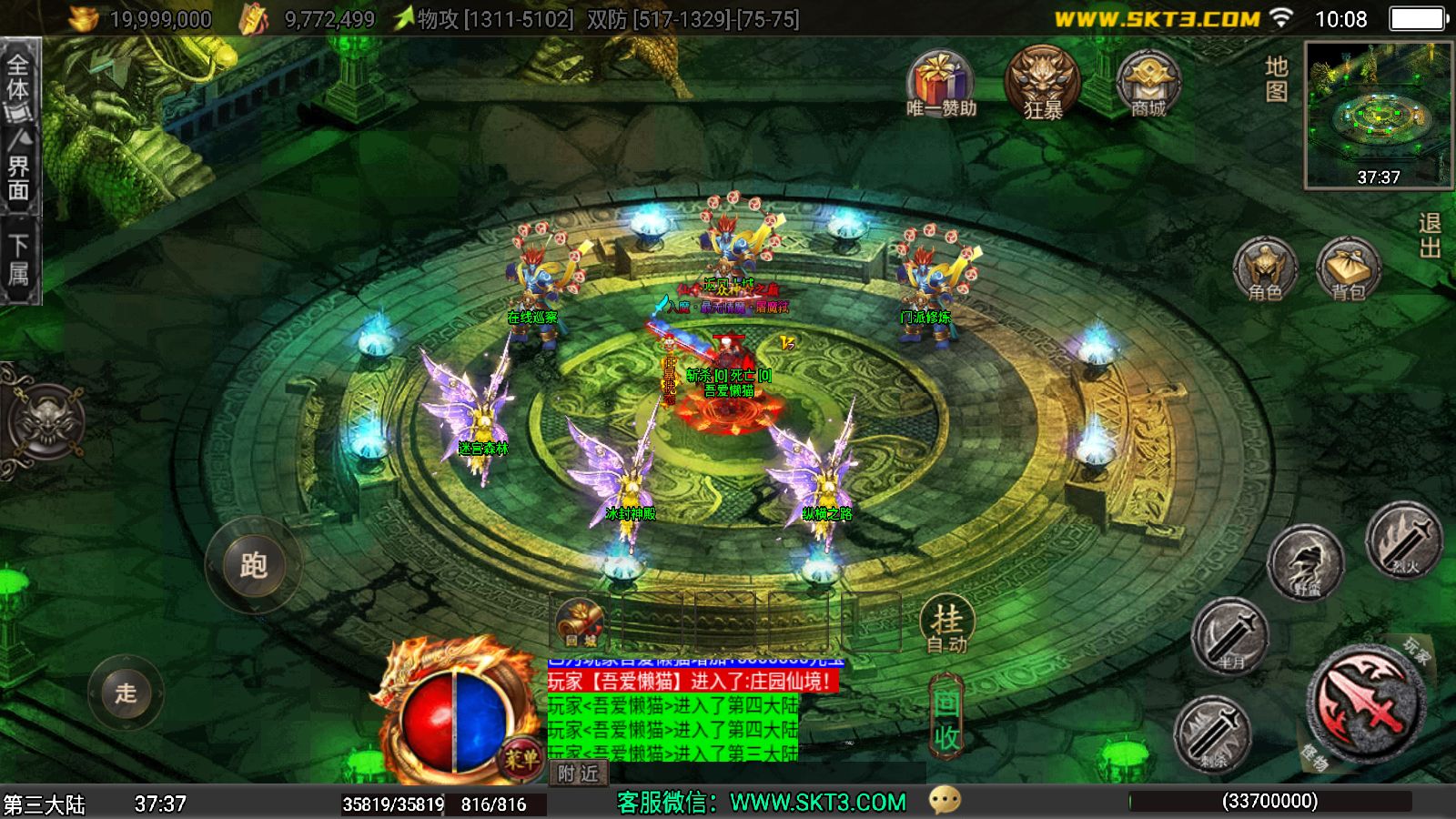The width and height of the screenshot is (1456, 819).
Task: Open the 下属 subordinates tab
Action: tap(19, 259)
